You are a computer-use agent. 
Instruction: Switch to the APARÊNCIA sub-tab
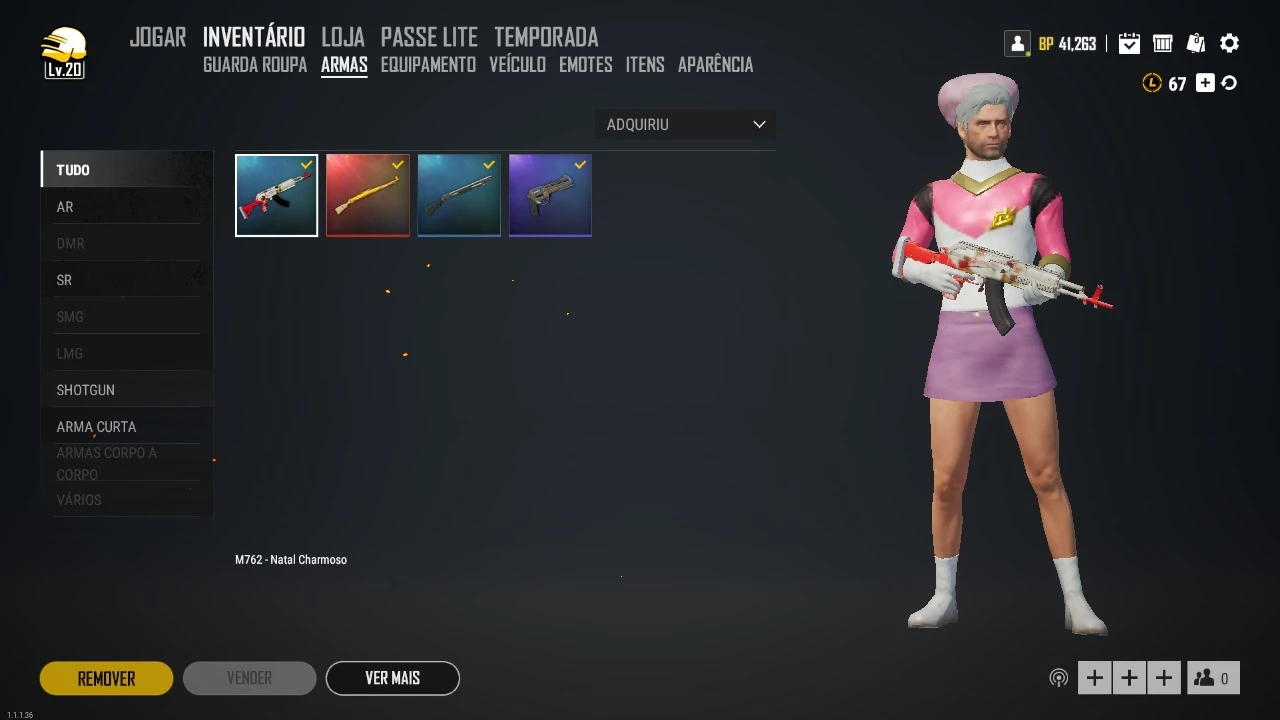tap(715, 65)
